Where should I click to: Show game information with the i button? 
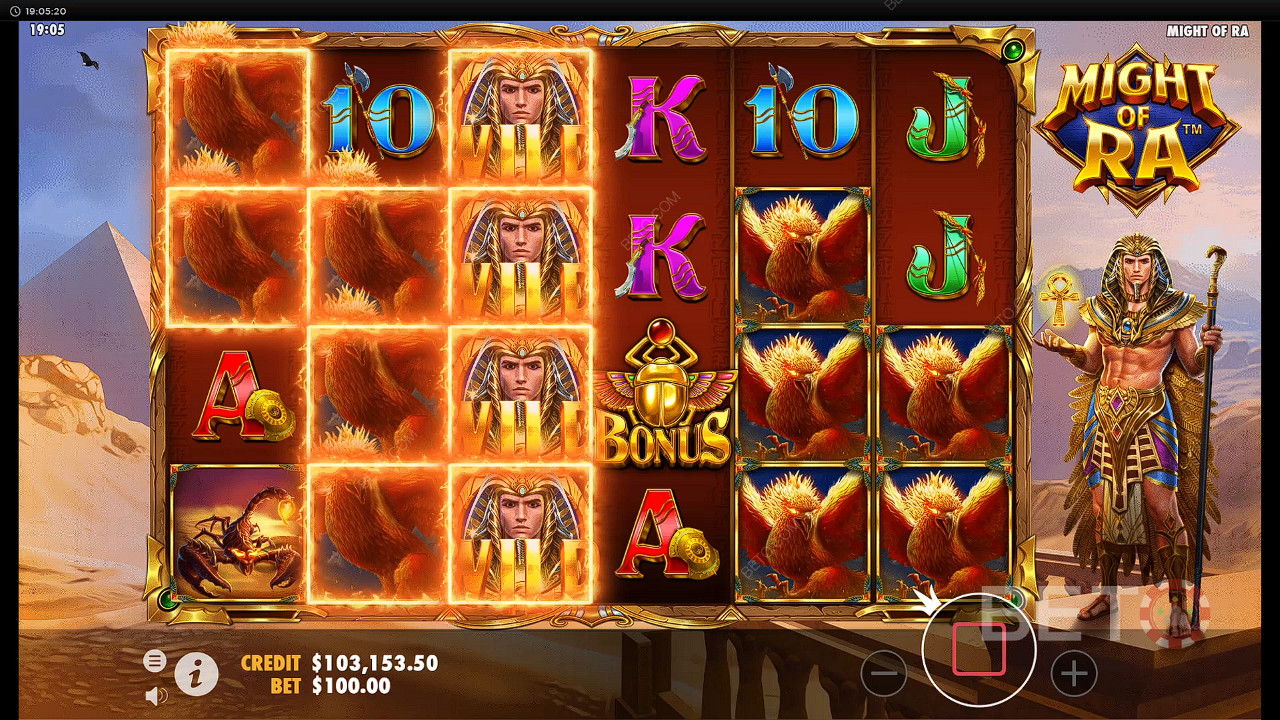[197, 674]
